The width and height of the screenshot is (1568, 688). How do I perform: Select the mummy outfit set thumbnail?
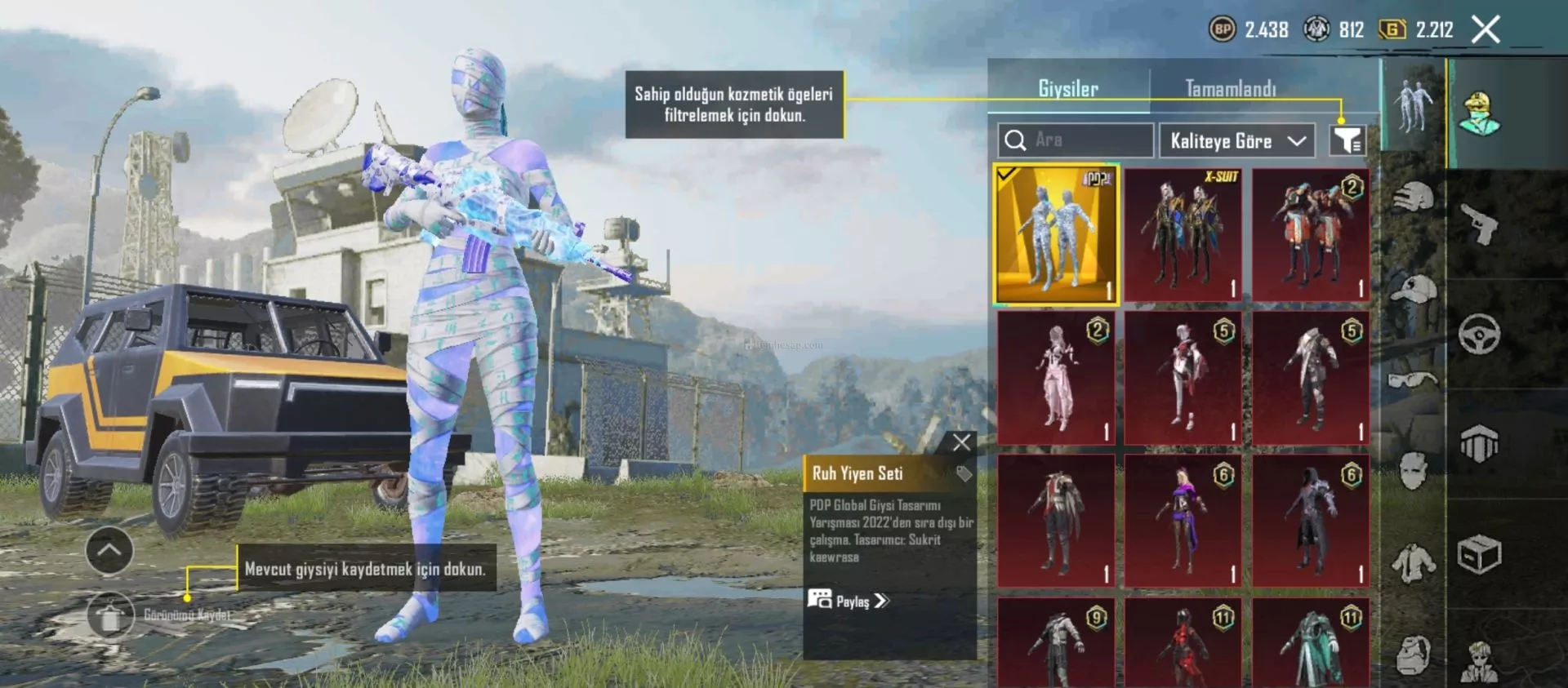click(x=1056, y=234)
